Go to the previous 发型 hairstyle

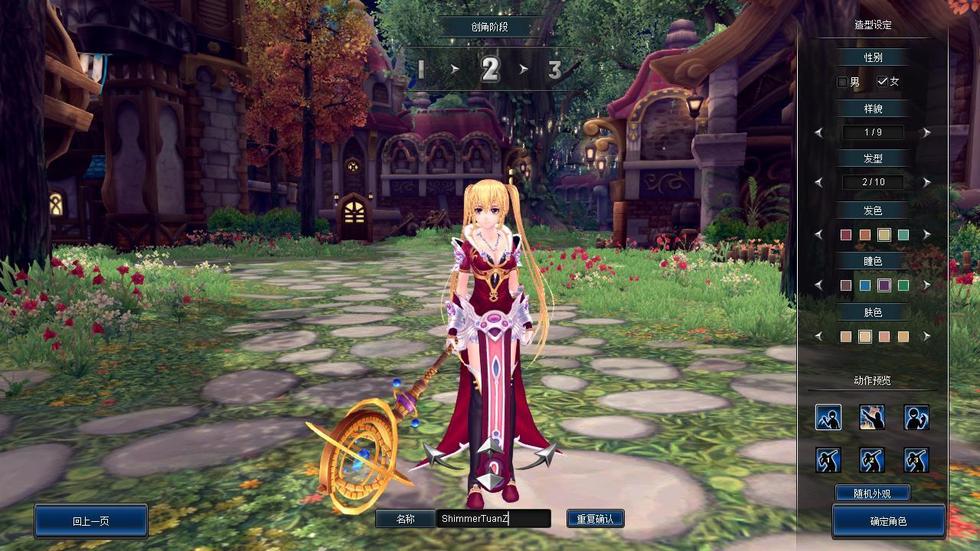coord(819,182)
